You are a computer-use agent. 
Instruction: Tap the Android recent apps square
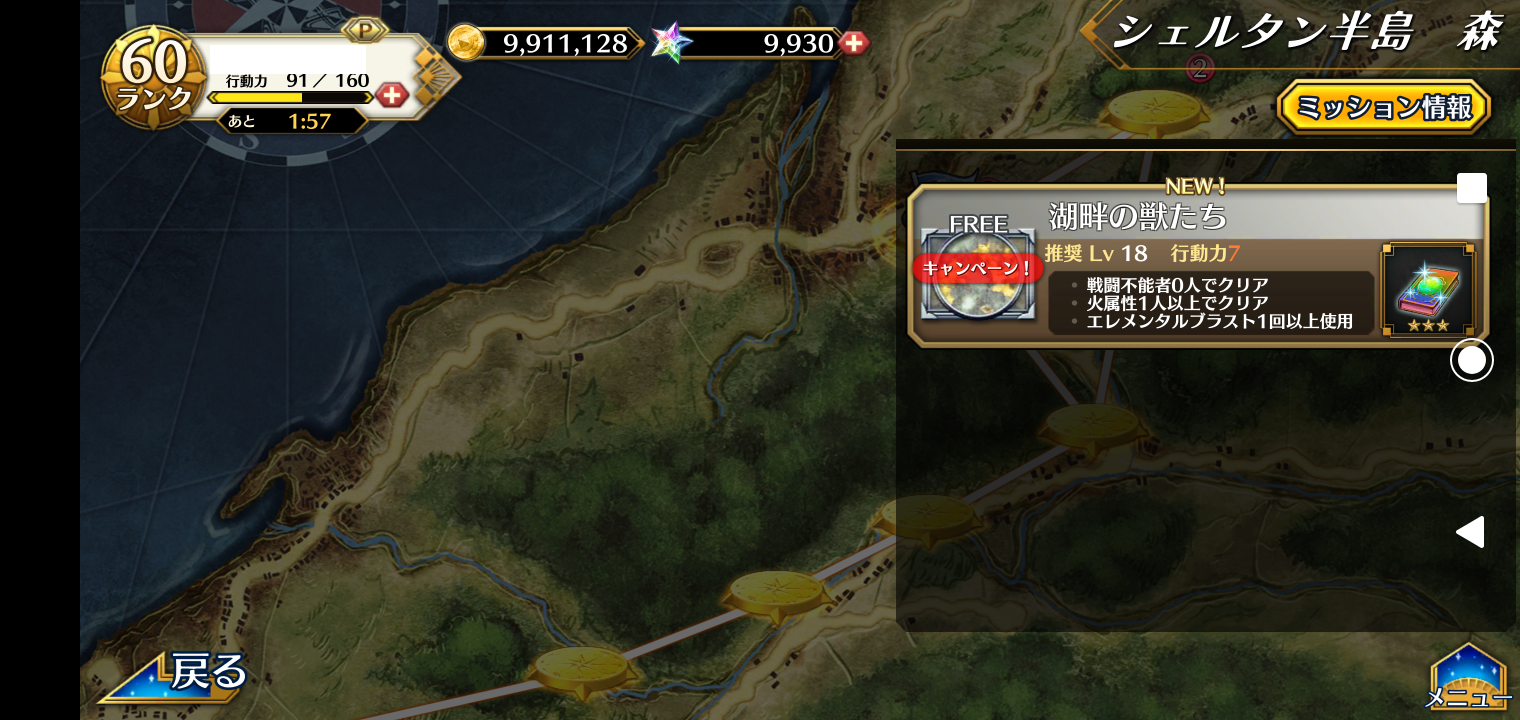click(1471, 188)
